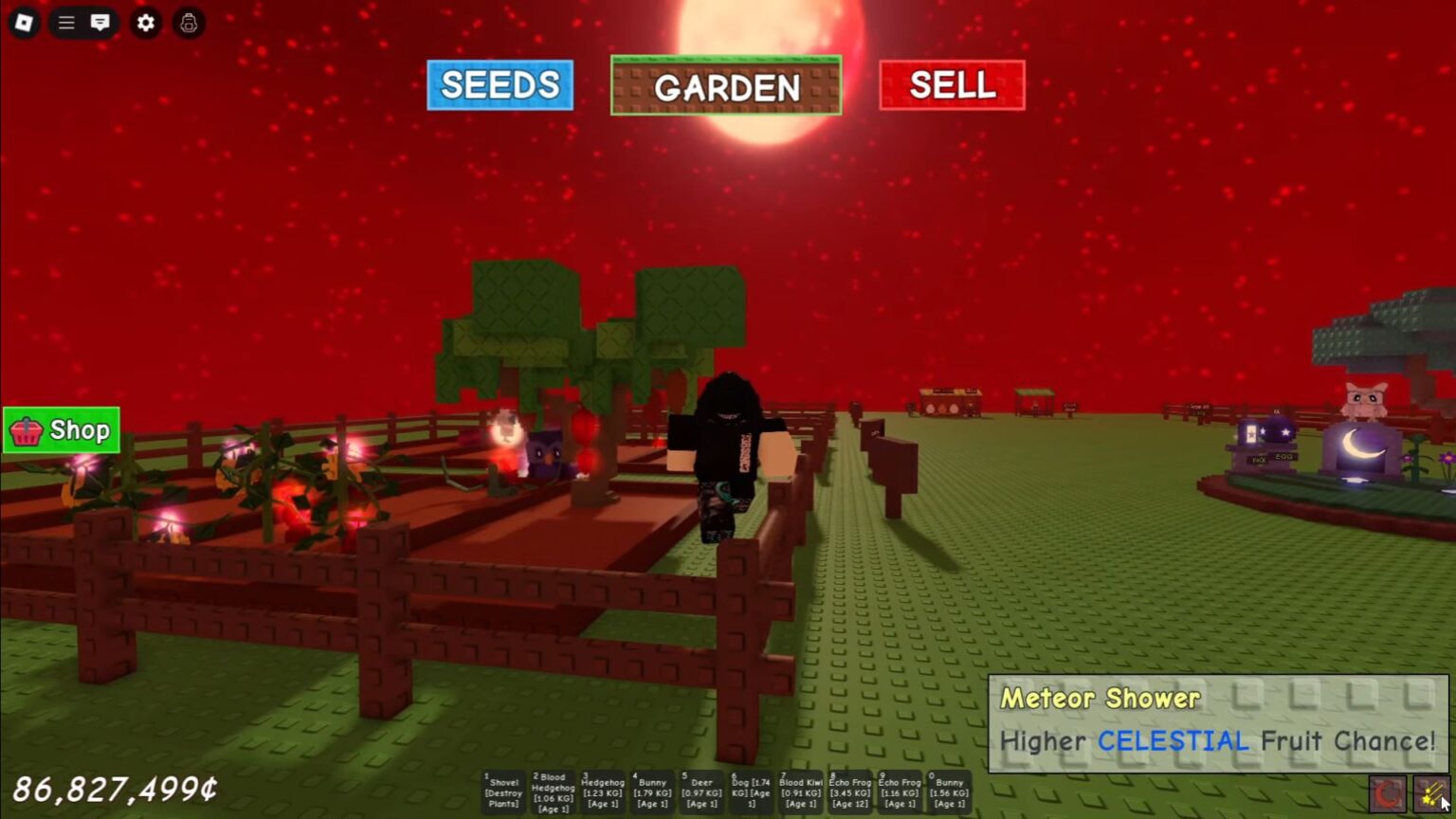Select the GARDEN menu sign

(x=726, y=87)
